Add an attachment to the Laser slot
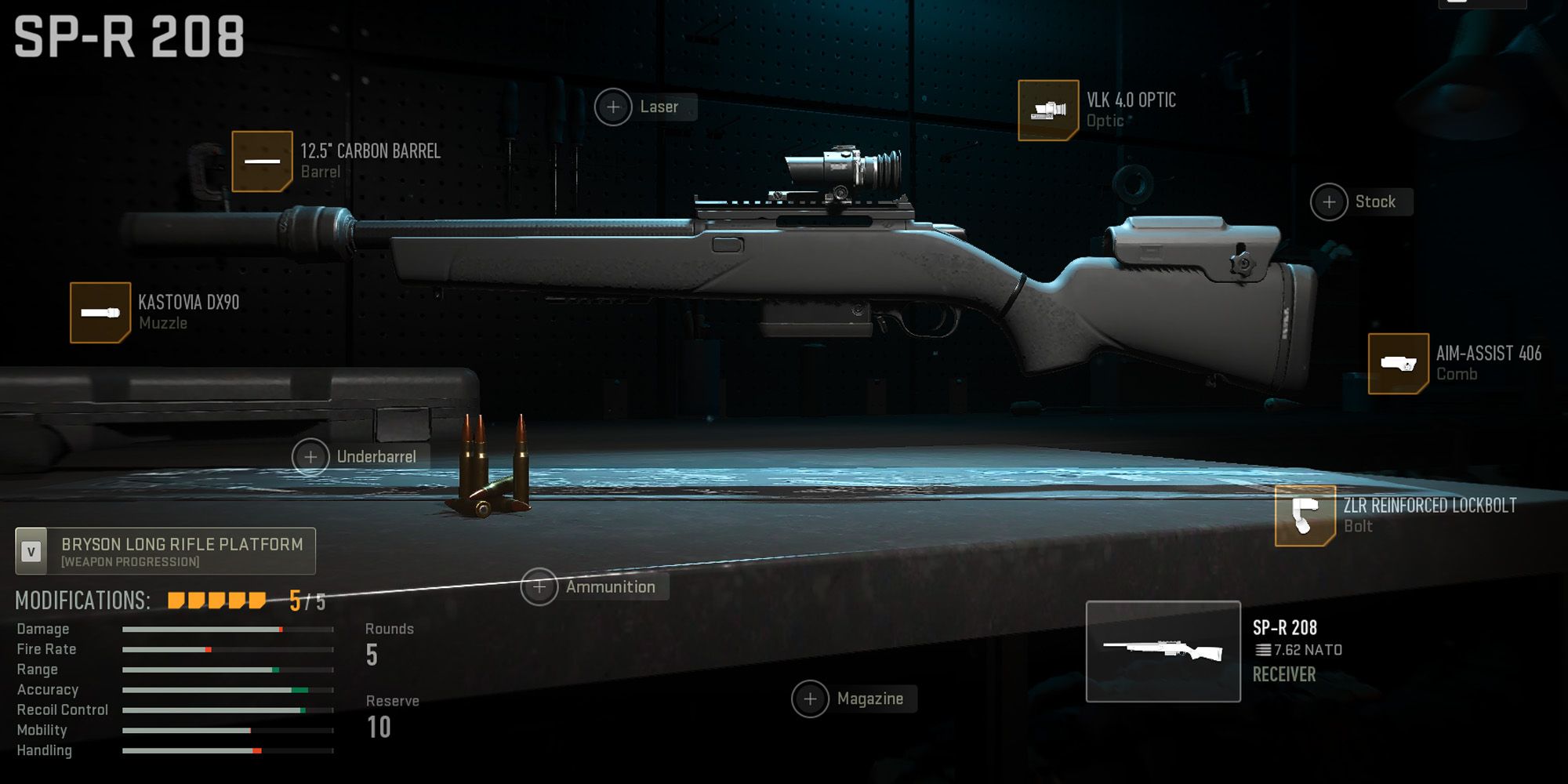Viewport: 1568px width, 784px height. 612,107
